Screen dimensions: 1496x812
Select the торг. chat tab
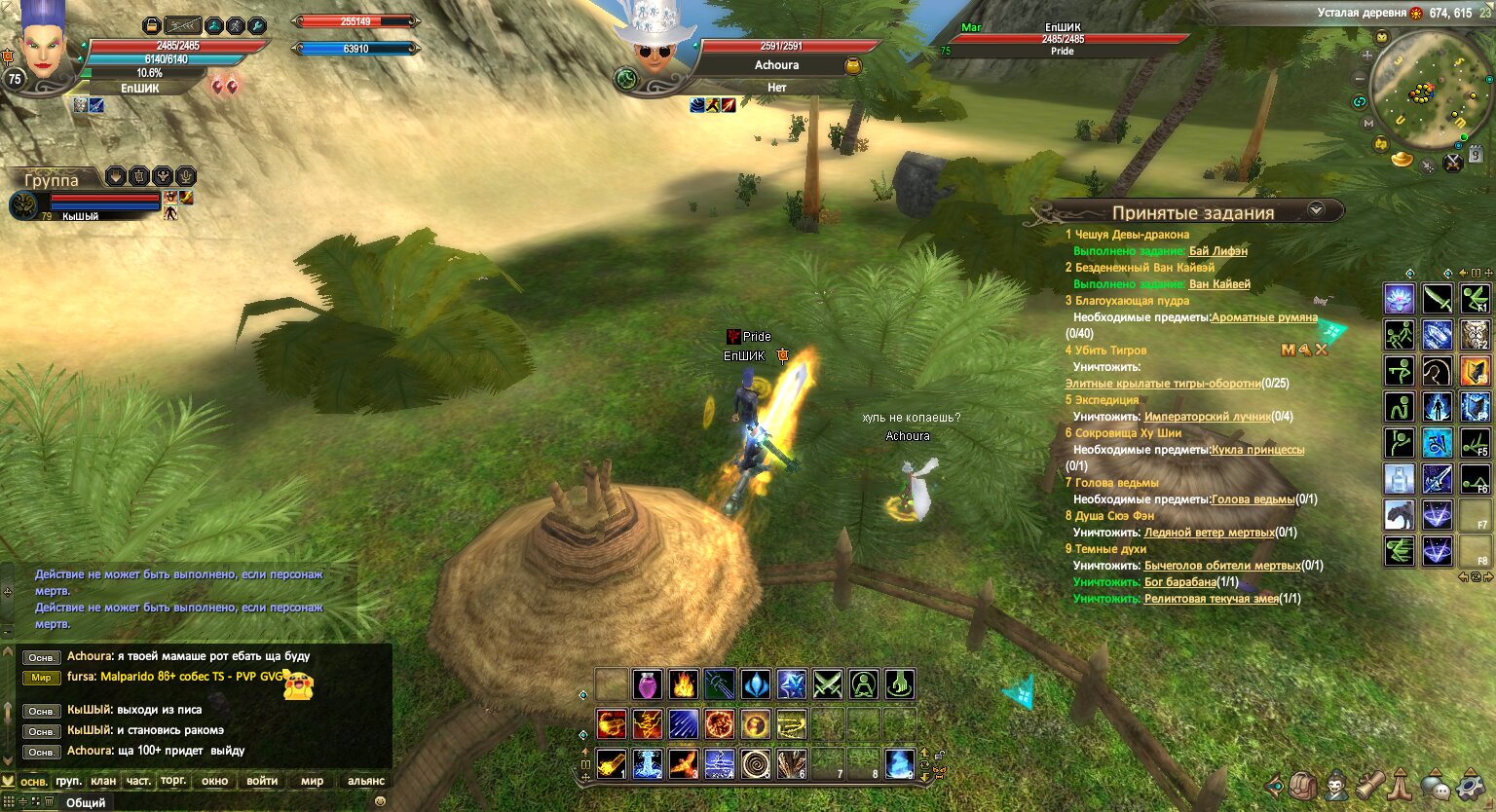point(173,781)
